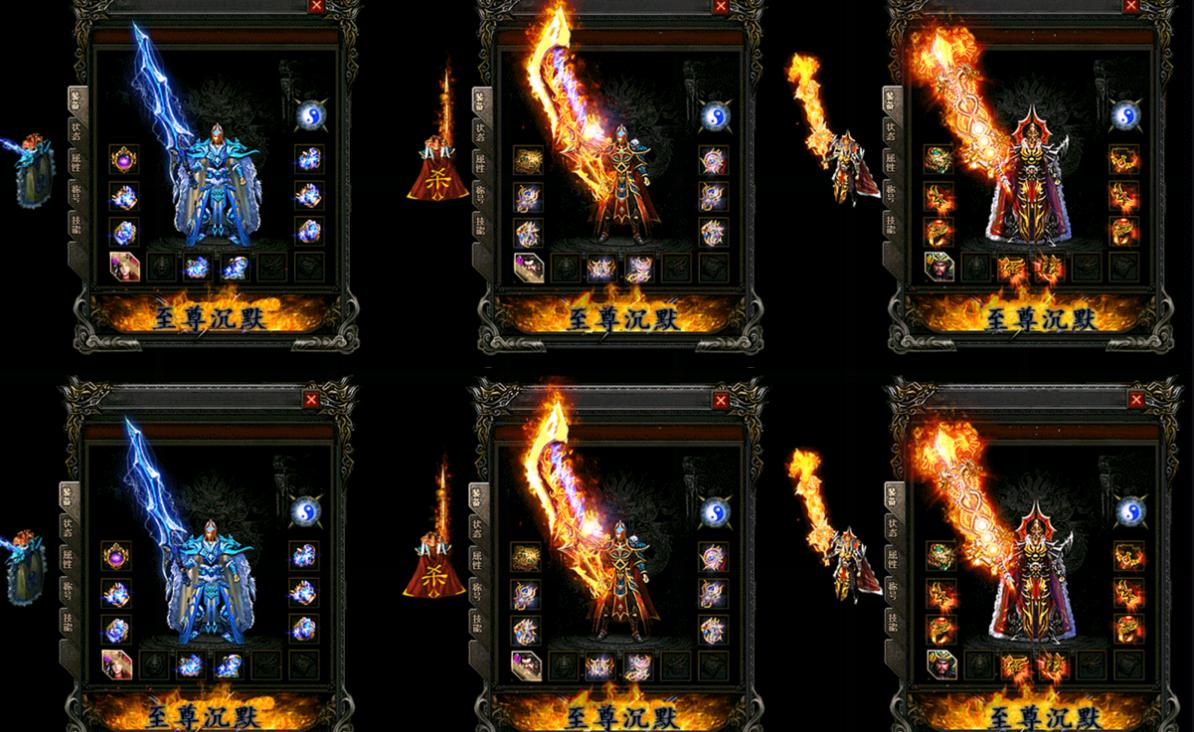Click yin-yang orb in lower red-gold panel
This screenshot has width=1194, height=732.
pos(1130,511)
